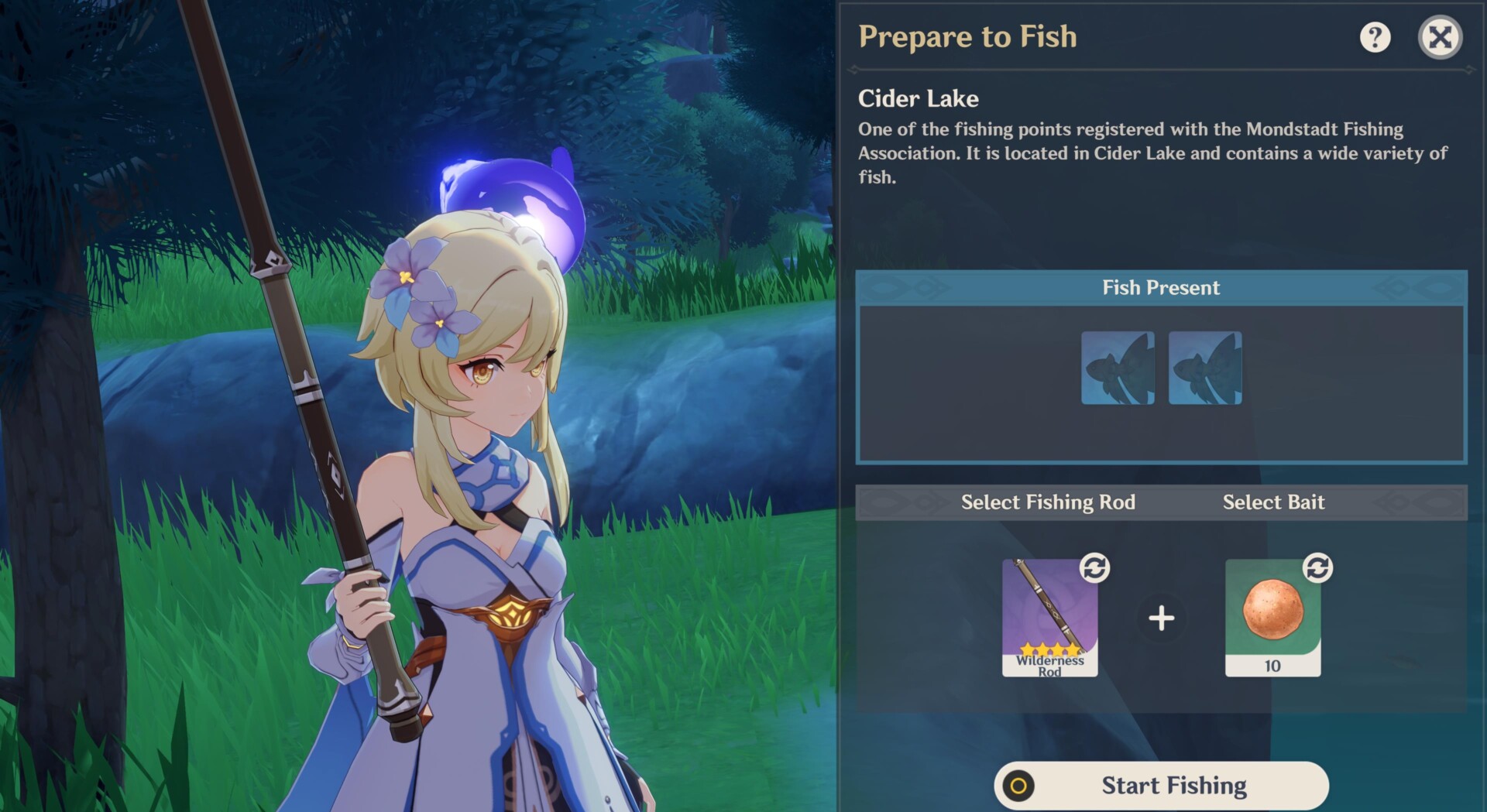Close the Prepare to Fish panel
Viewport: 1487px width, 812px height.
pyautogui.click(x=1440, y=37)
